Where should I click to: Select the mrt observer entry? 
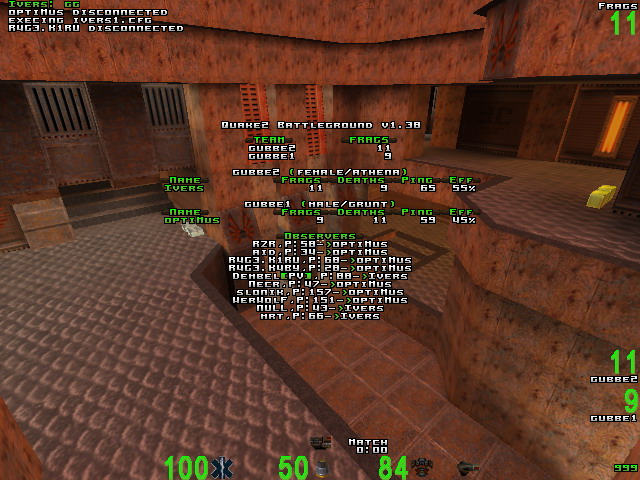(319, 316)
